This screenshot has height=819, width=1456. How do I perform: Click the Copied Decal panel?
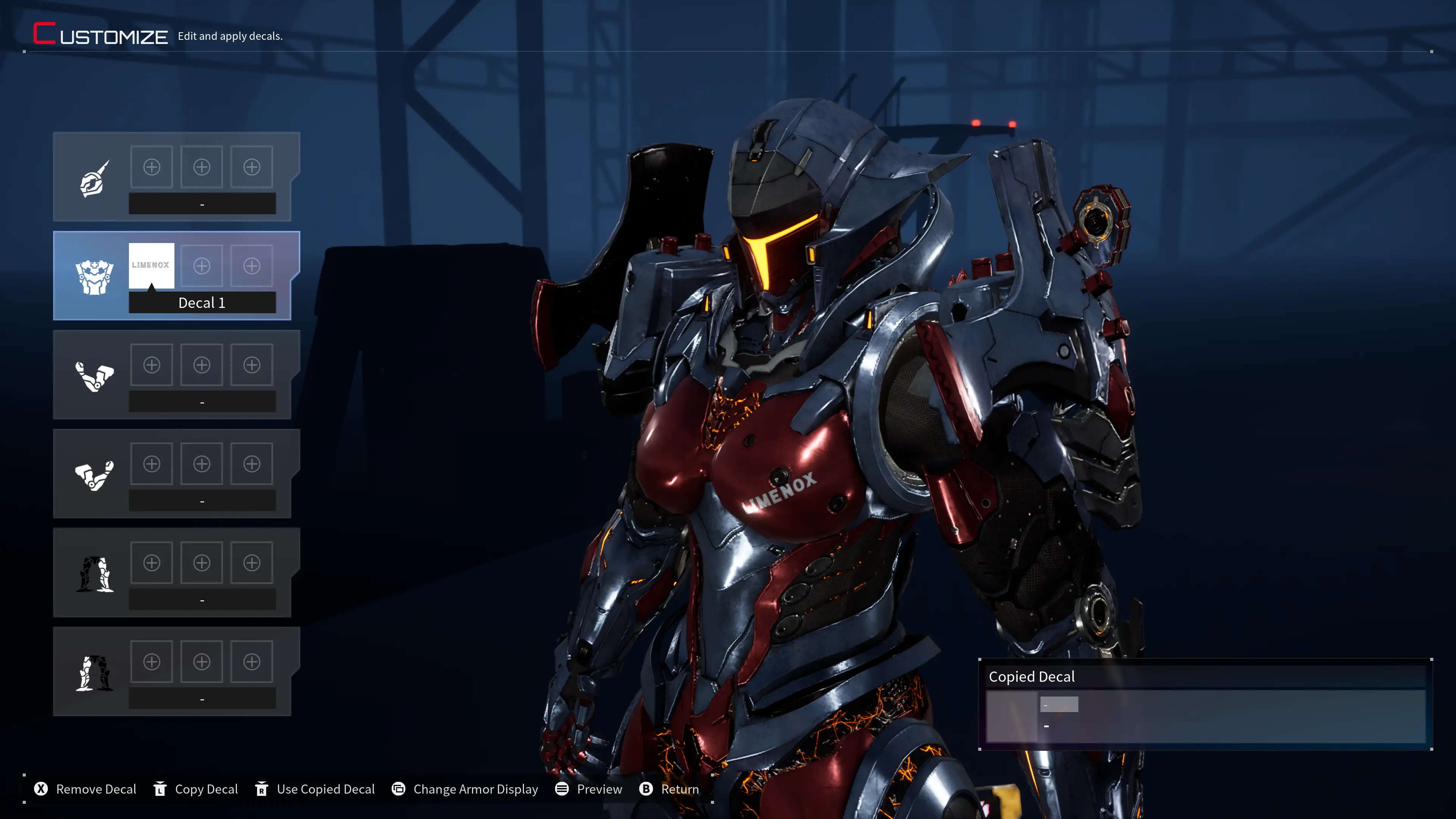click(1205, 704)
